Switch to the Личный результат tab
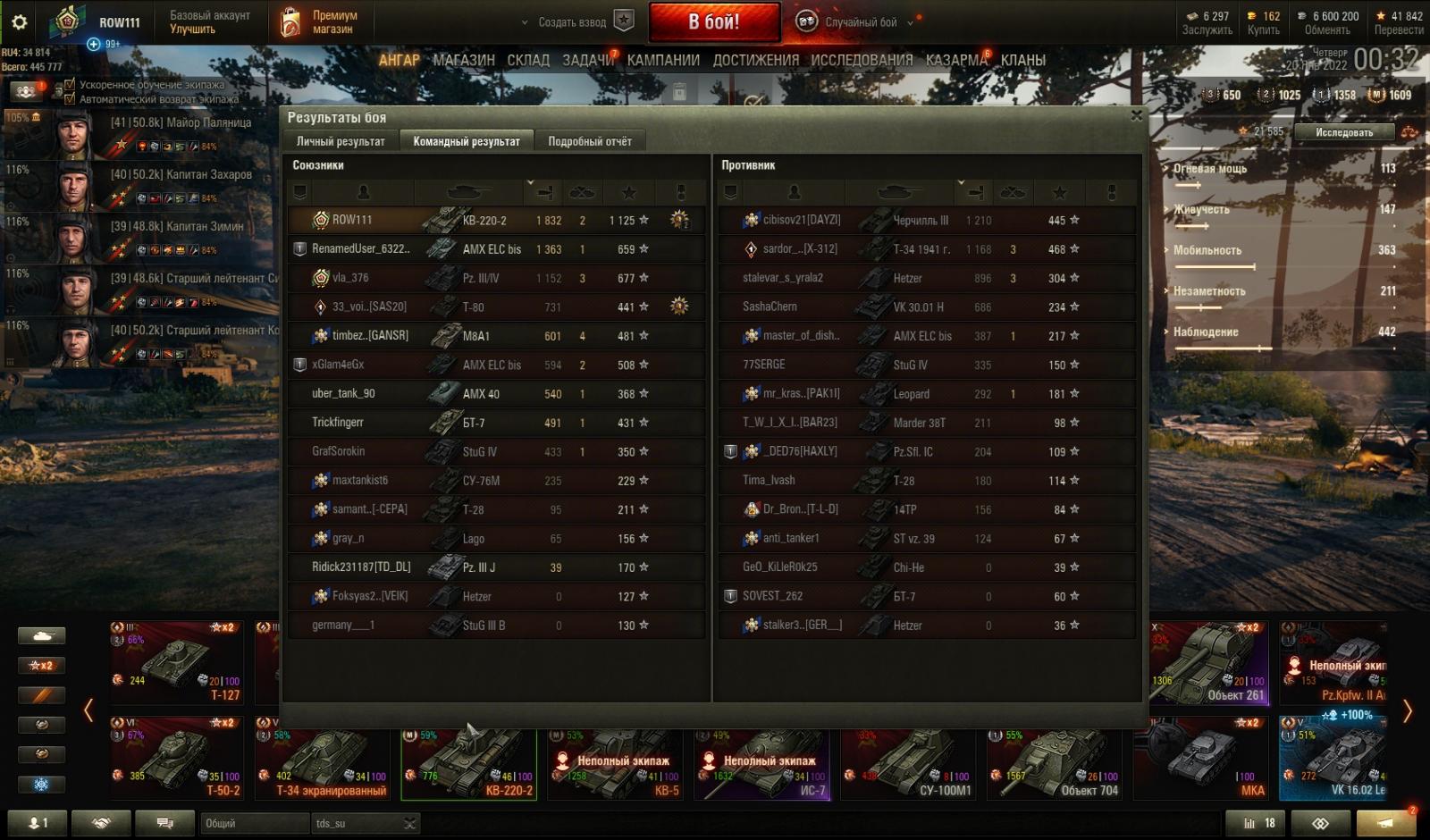Screen dimensions: 1430x840 click(x=341, y=141)
